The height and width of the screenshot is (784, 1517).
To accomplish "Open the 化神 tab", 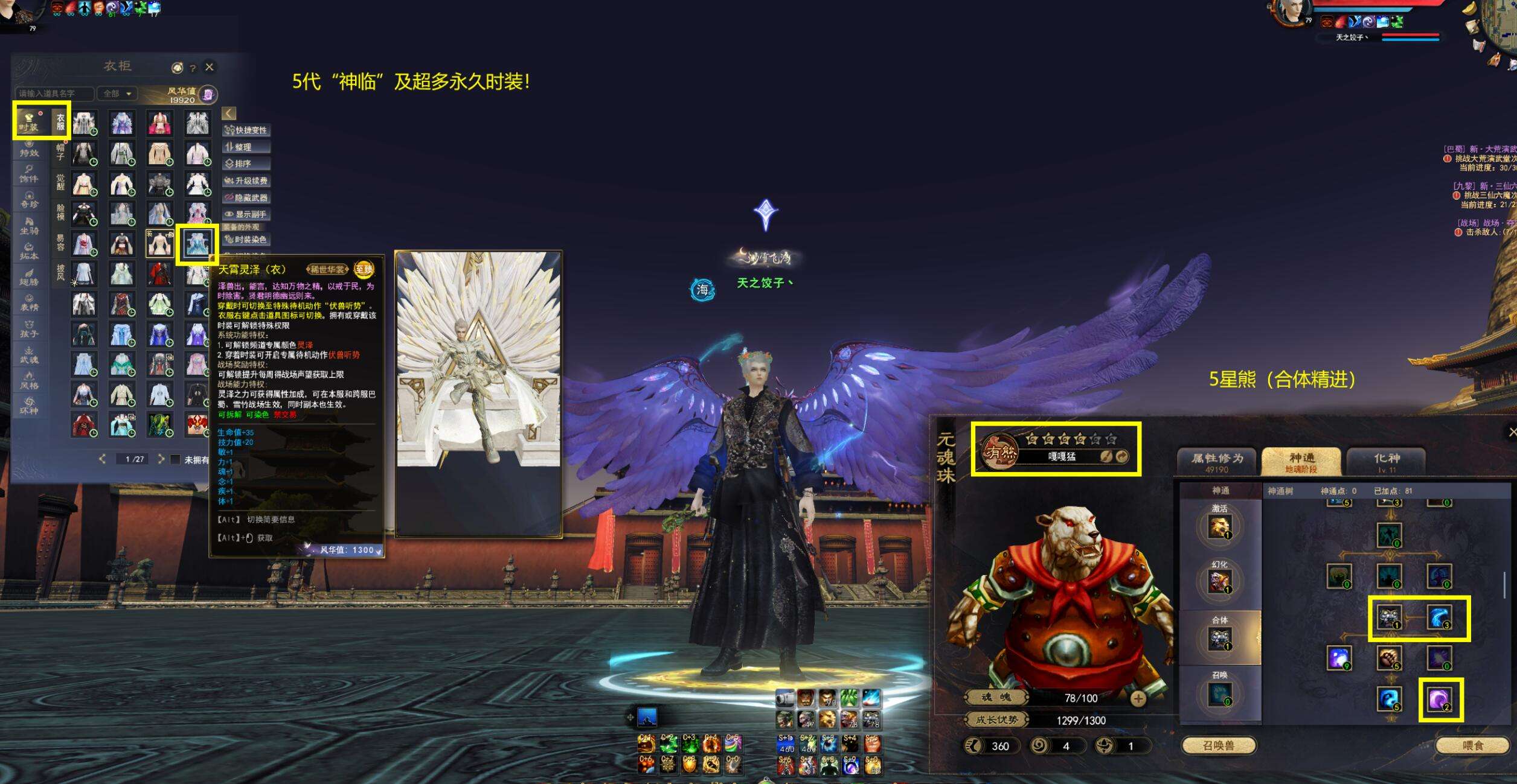I will point(1387,462).
